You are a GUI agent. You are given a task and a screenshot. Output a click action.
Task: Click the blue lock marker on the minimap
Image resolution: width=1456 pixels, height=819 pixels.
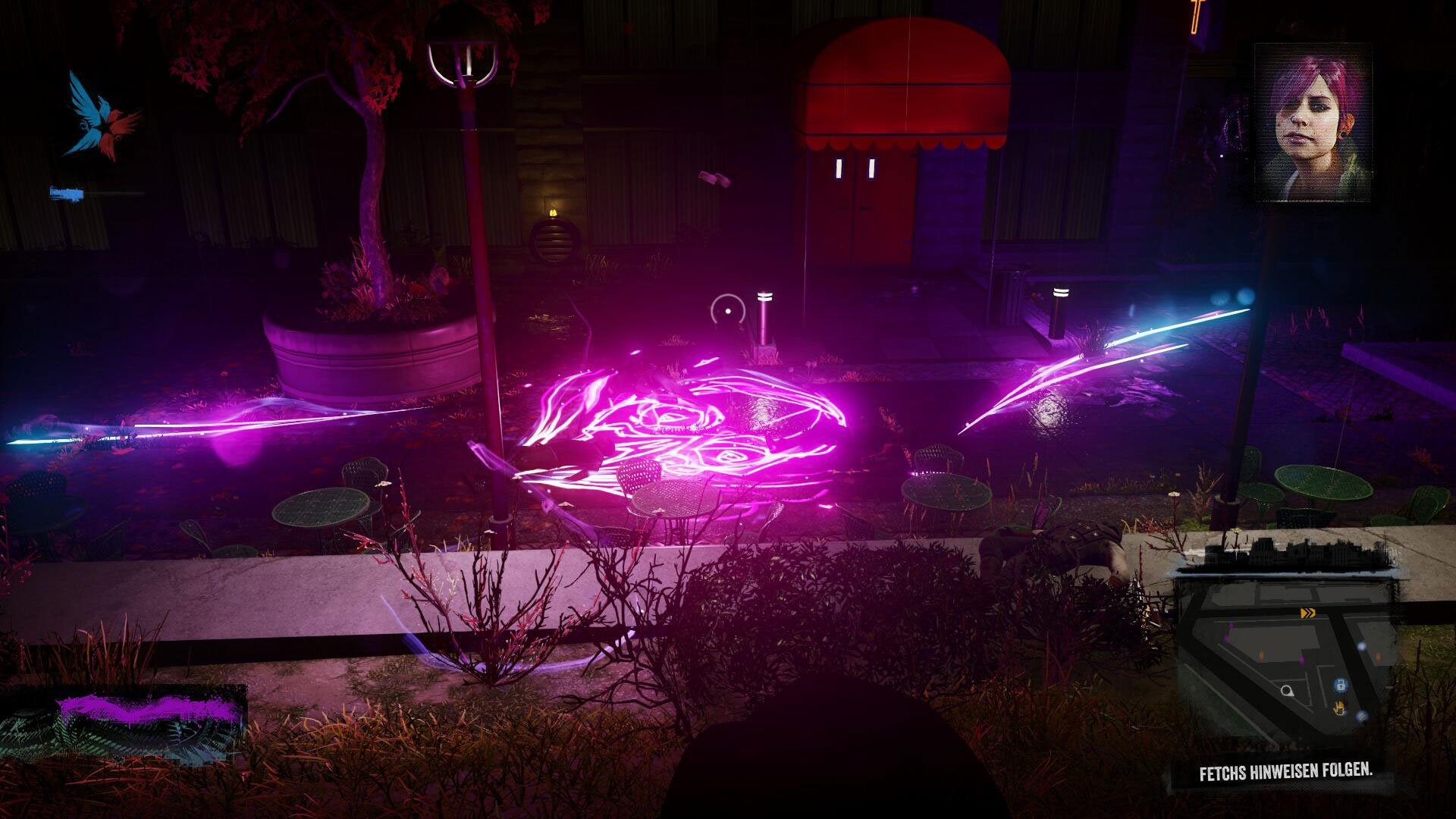(x=1341, y=686)
